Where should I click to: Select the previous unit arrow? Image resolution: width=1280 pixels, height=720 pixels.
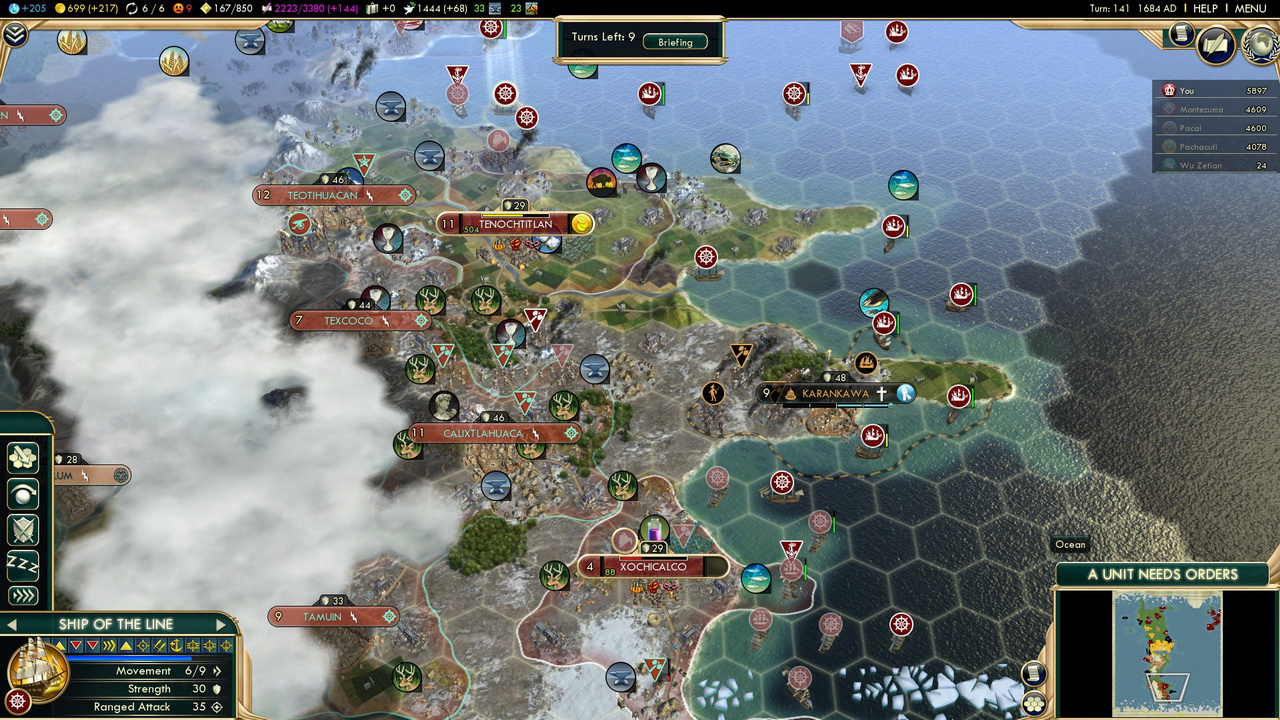click(12, 625)
